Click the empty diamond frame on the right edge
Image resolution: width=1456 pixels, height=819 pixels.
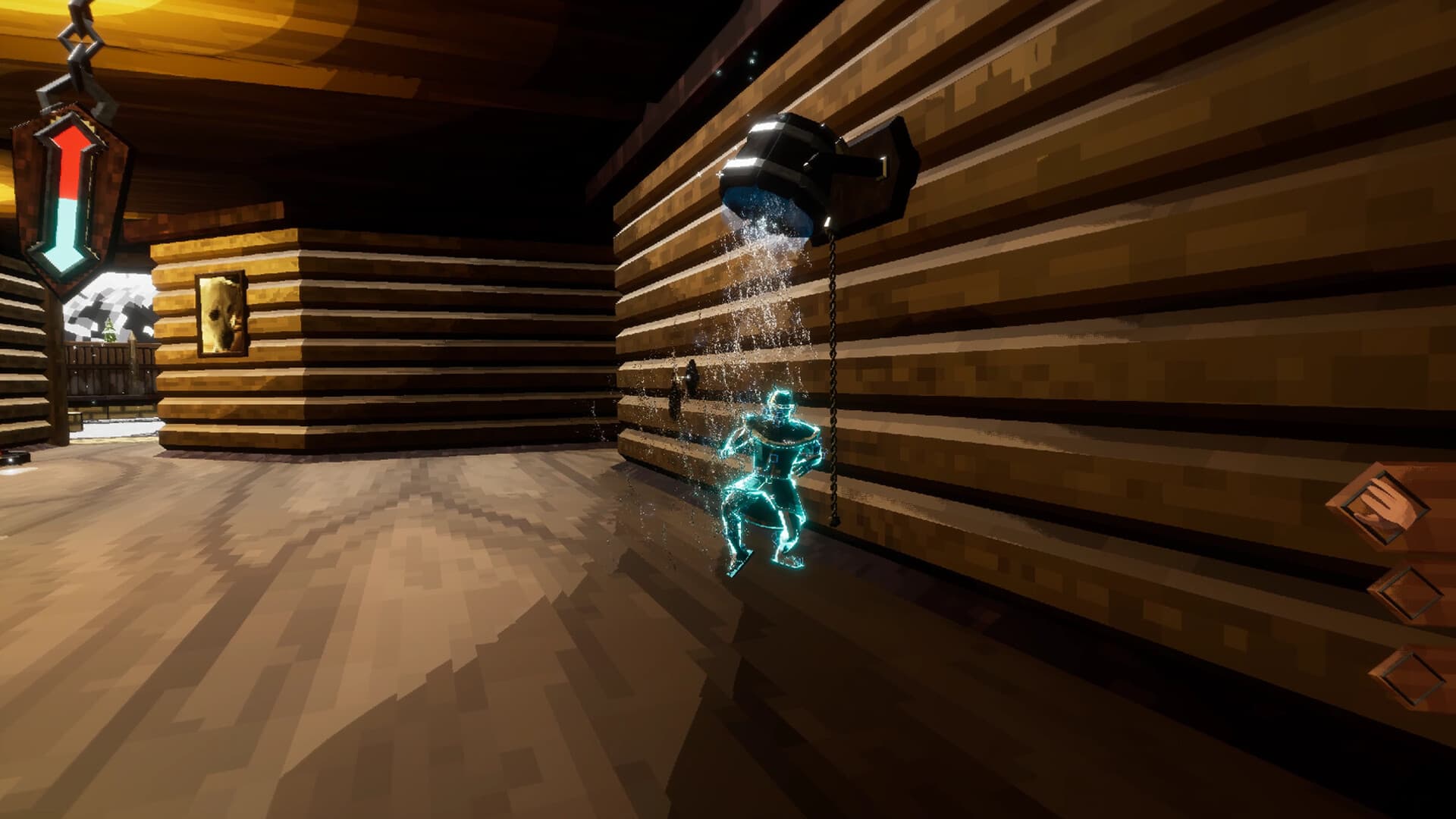click(x=1406, y=591)
